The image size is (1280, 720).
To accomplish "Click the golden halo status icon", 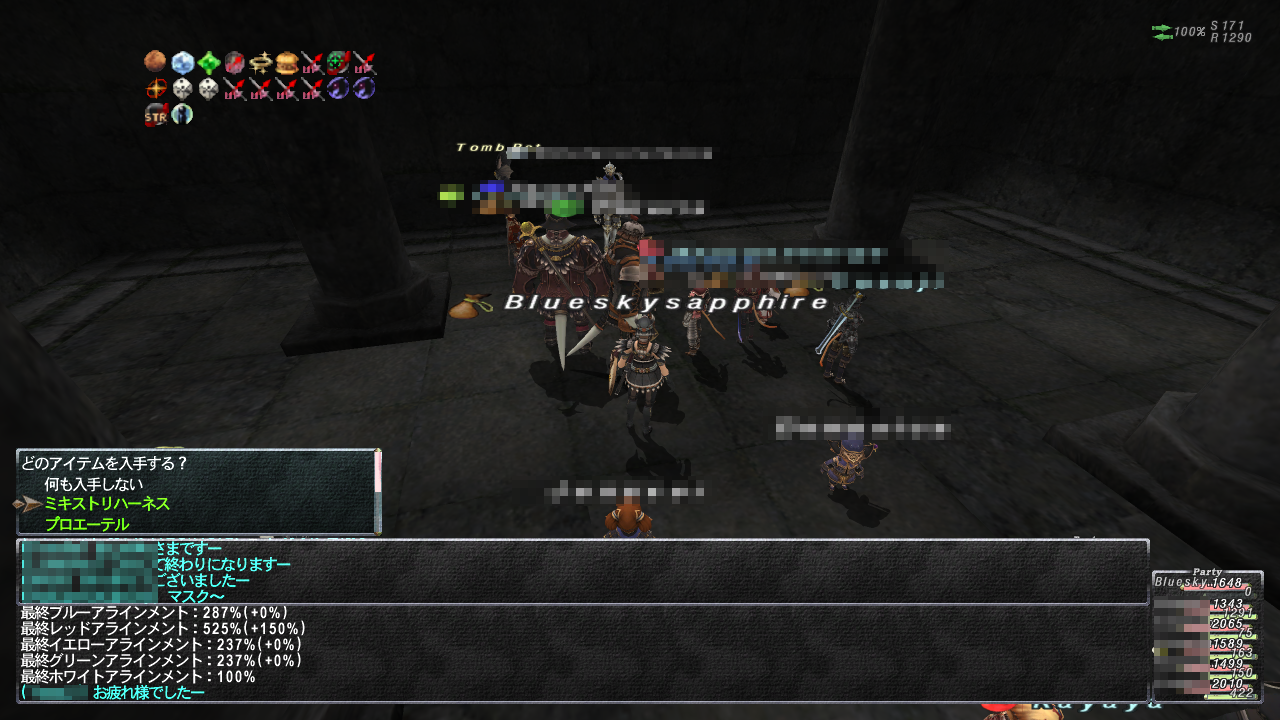I will coord(260,63).
